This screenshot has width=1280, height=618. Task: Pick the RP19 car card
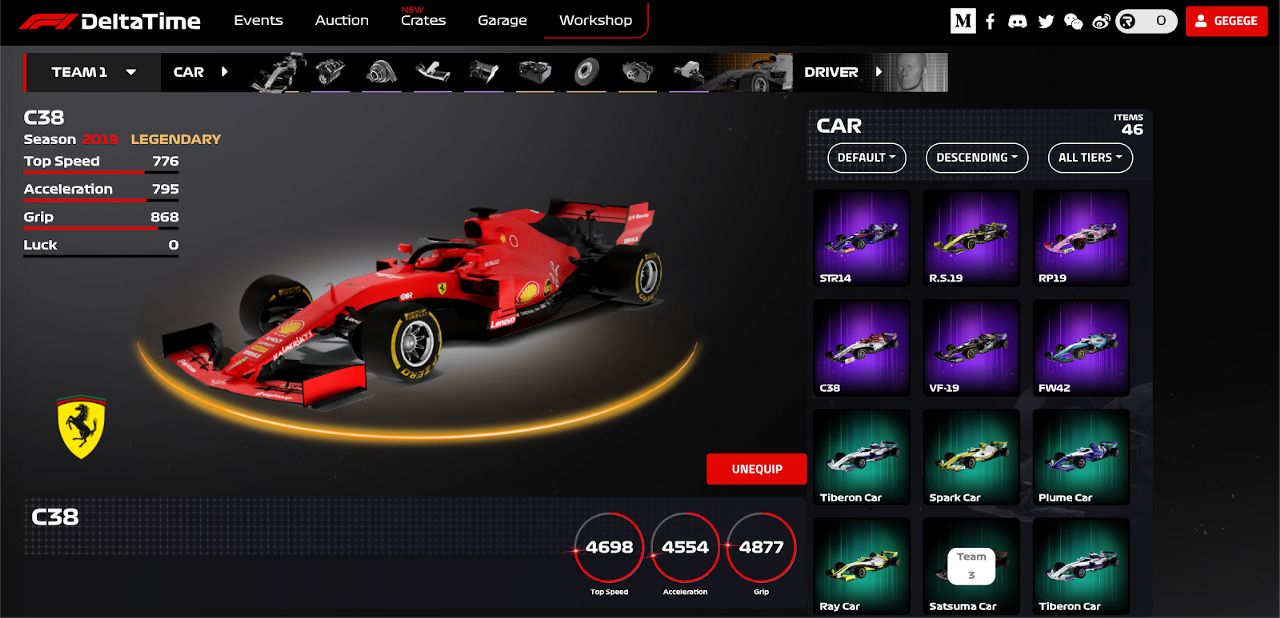pyautogui.click(x=1081, y=239)
